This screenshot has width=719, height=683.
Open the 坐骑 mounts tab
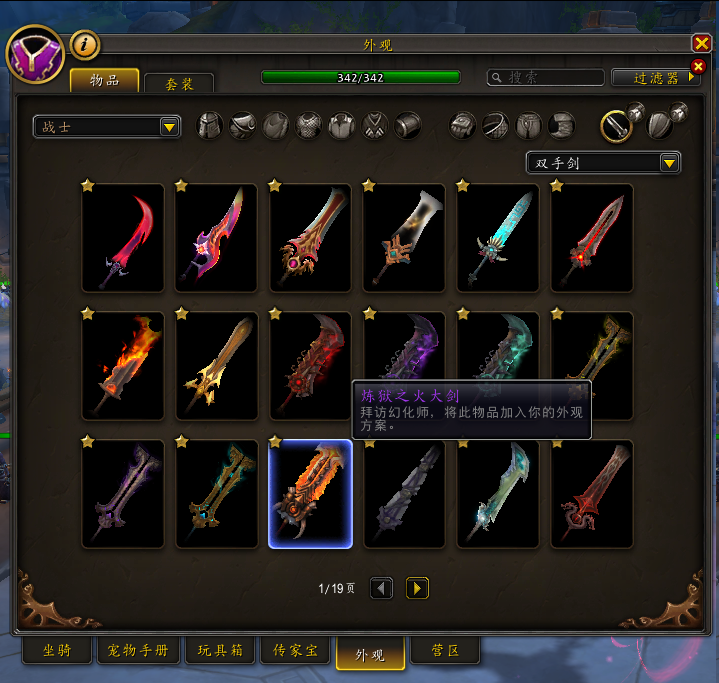click(57, 651)
